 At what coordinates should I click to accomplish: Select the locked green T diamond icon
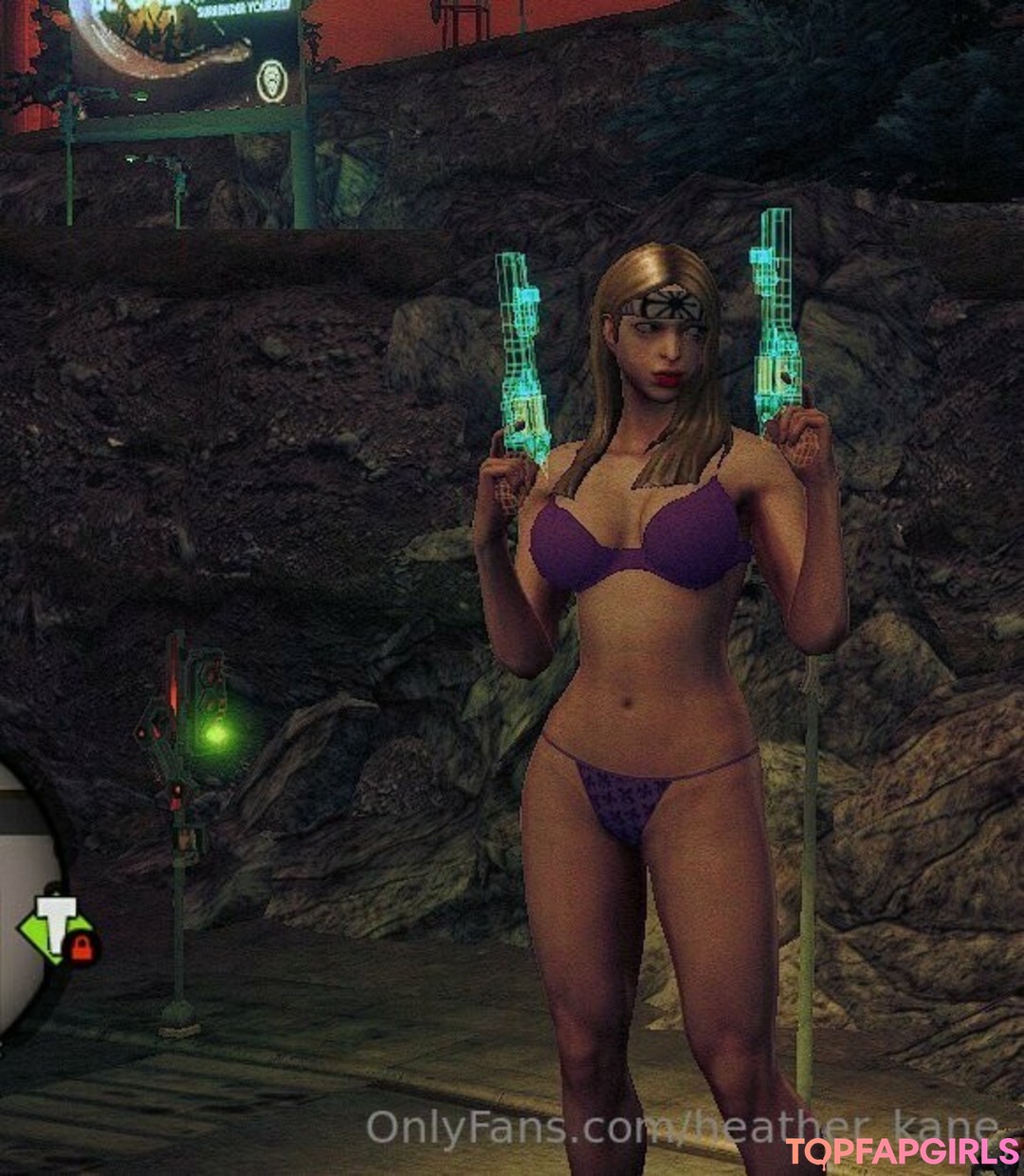point(56,928)
